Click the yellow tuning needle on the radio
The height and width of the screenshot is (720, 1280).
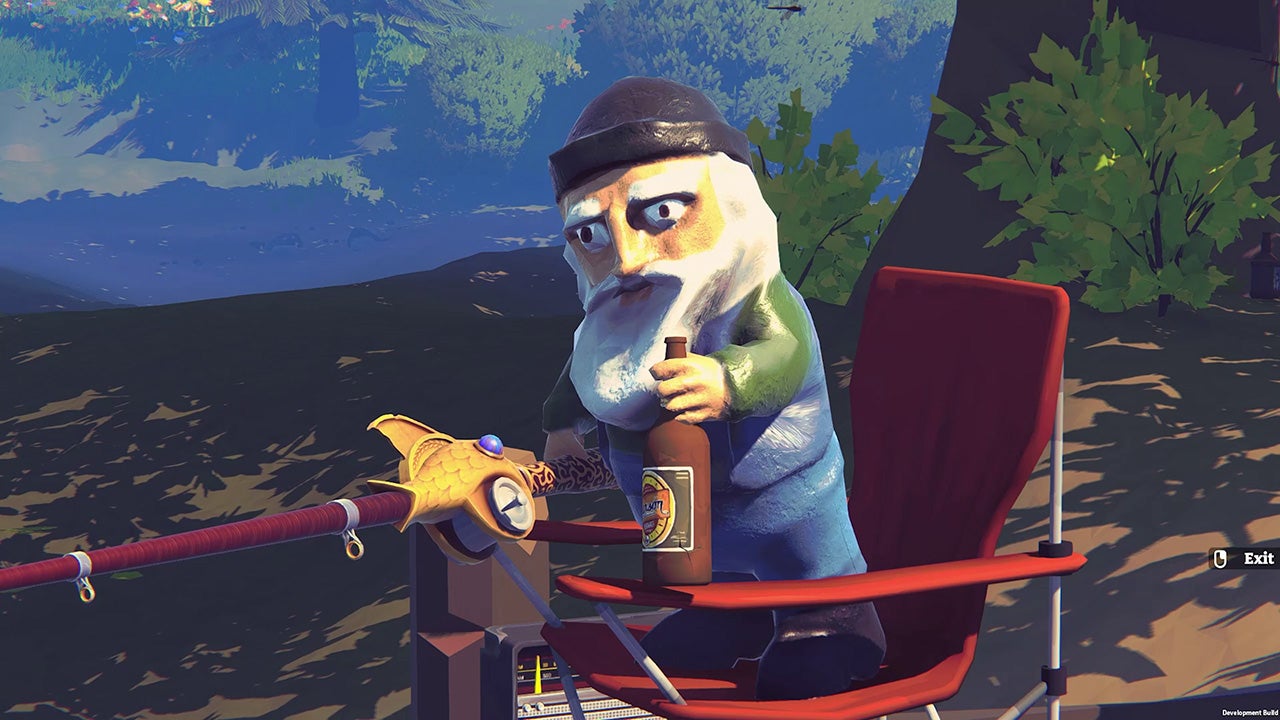point(538,672)
